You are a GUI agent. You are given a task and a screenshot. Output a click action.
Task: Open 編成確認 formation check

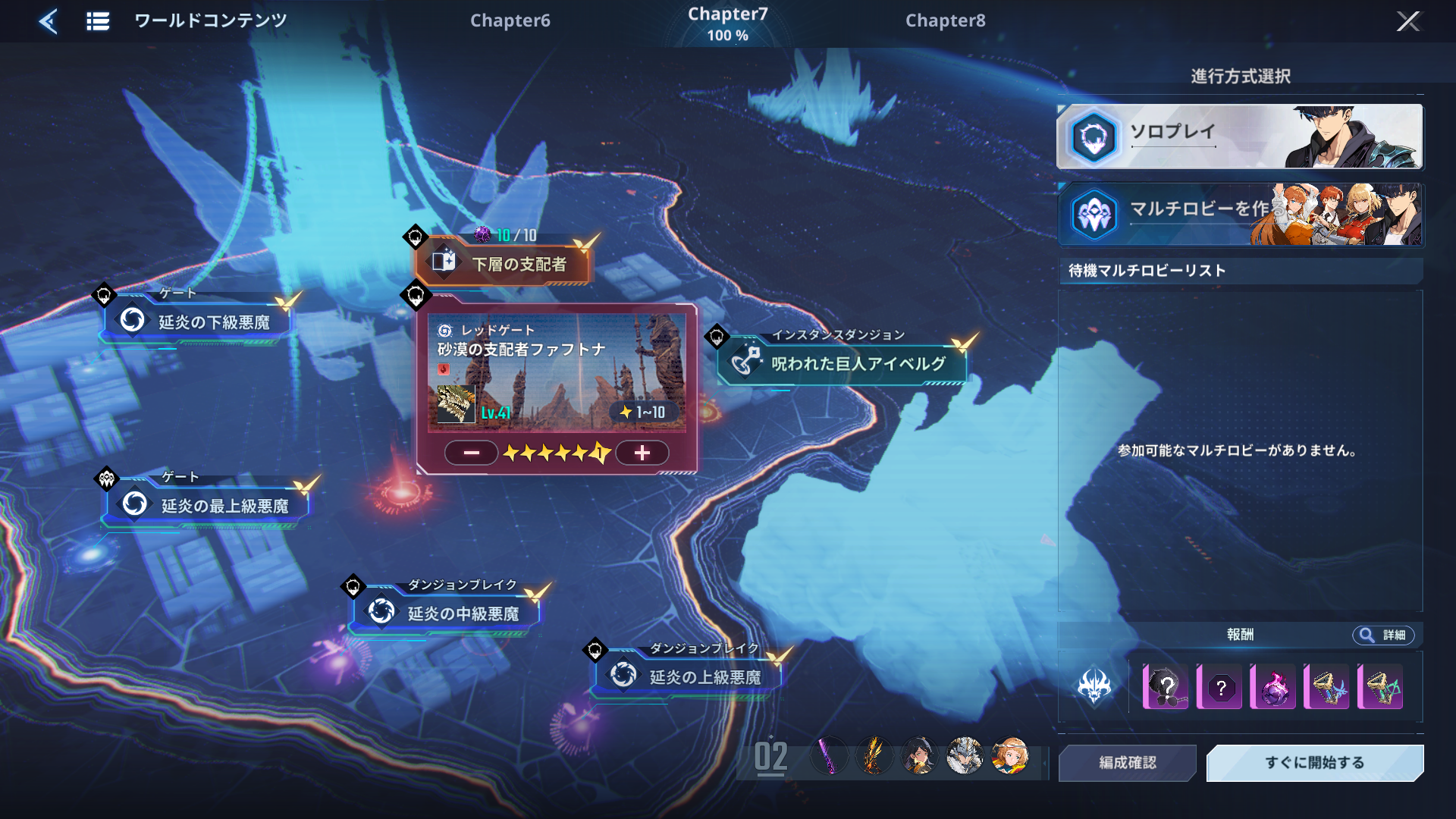(x=1128, y=762)
